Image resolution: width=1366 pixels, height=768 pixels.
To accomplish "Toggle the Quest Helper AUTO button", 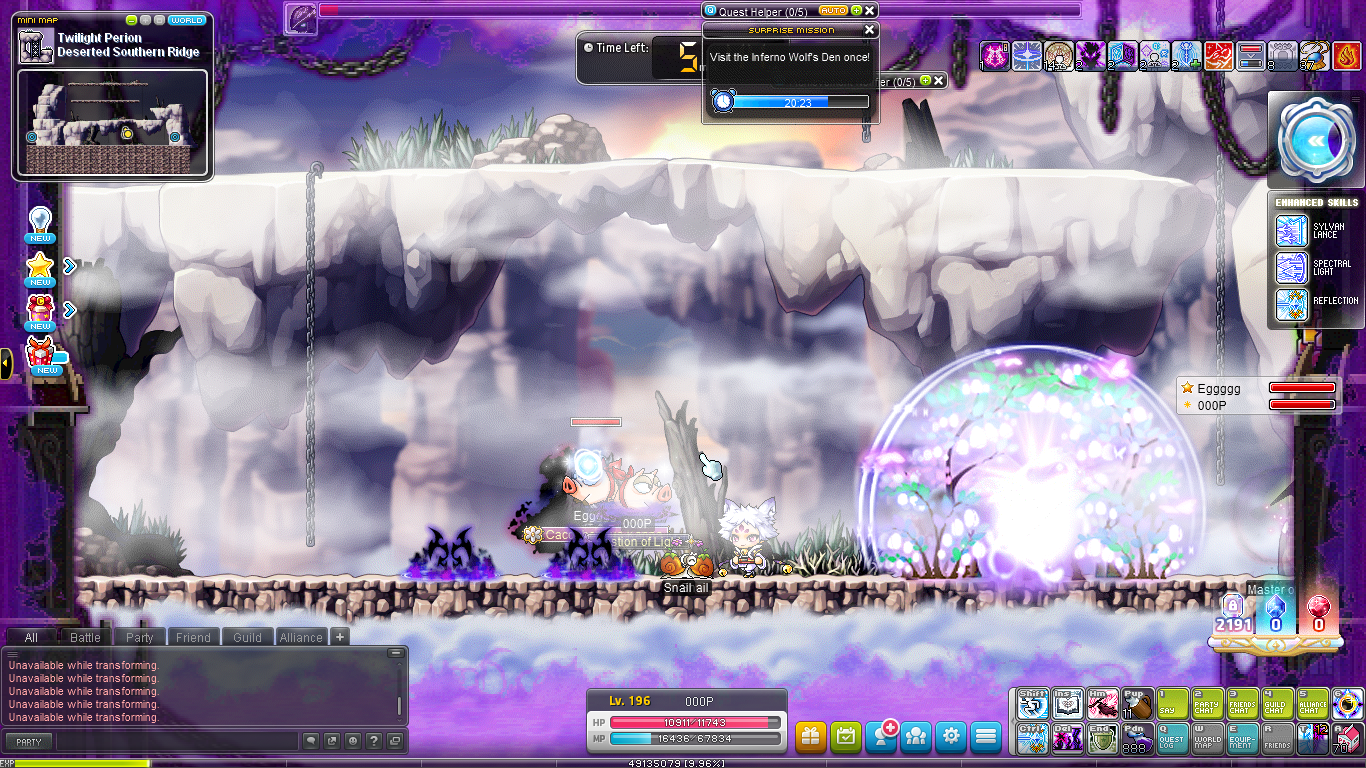I will [832, 10].
